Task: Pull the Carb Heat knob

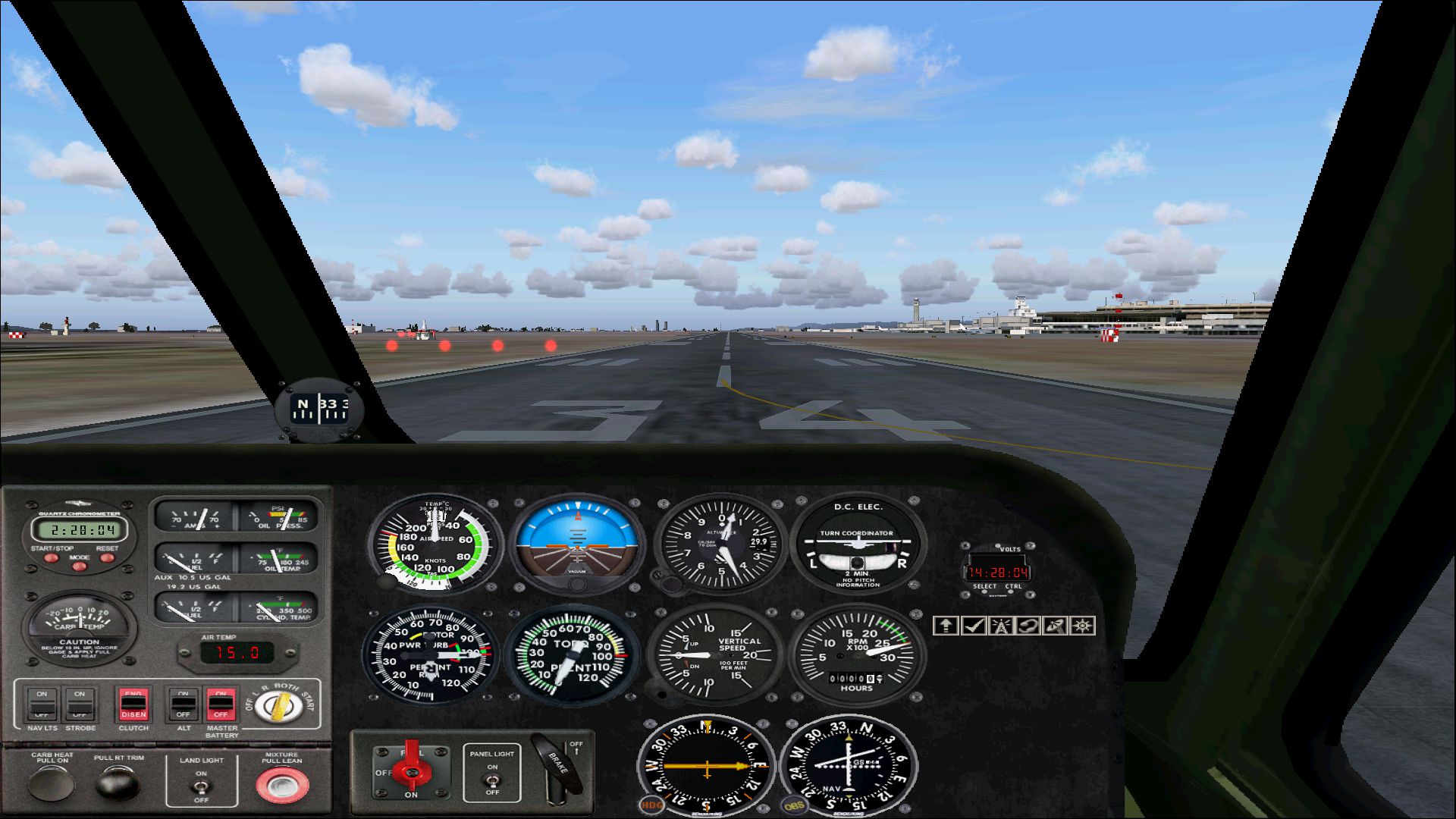Action: point(52,783)
